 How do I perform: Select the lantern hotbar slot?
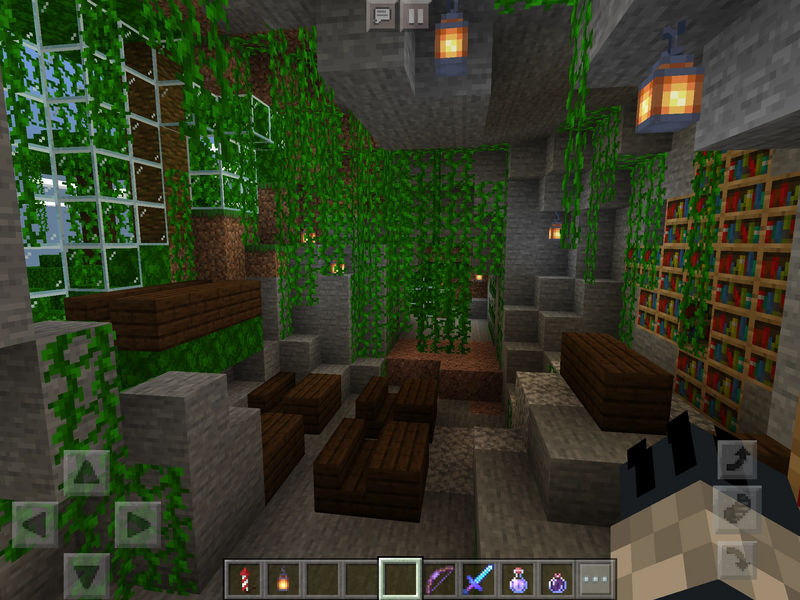click(284, 579)
